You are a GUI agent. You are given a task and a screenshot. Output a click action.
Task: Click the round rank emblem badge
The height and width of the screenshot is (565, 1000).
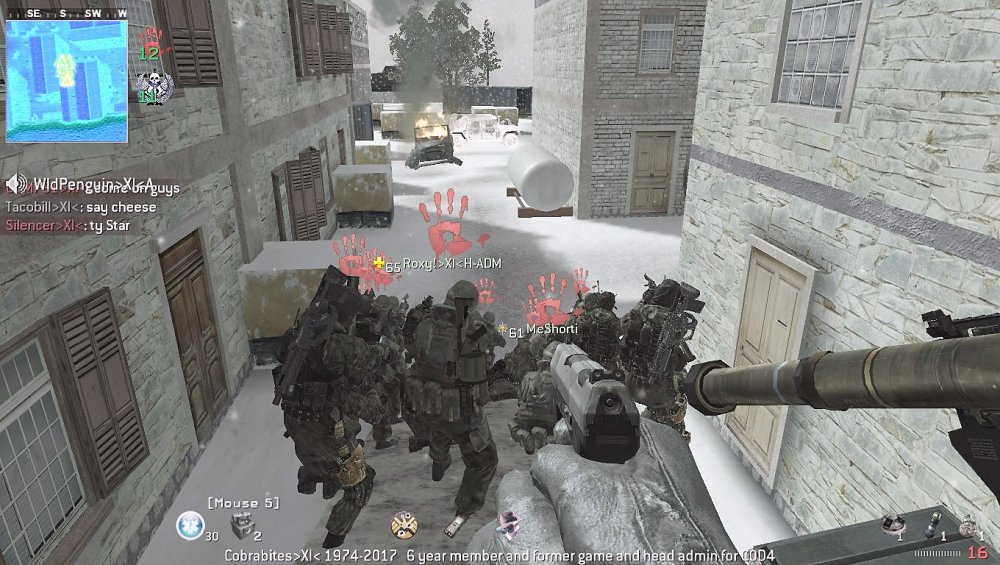(404, 523)
